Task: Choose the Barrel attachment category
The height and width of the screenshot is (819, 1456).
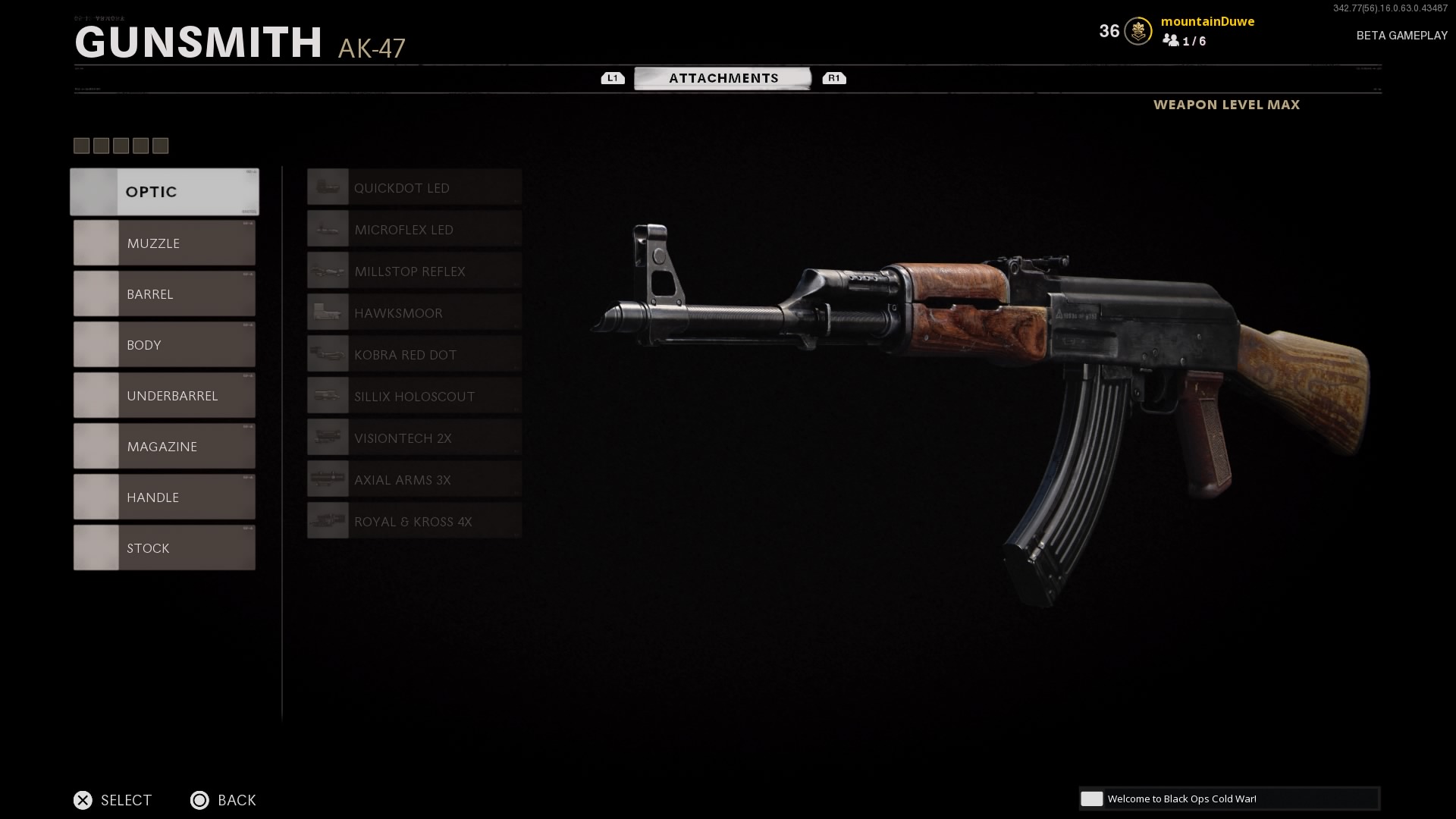Action: pyautogui.click(x=165, y=294)
